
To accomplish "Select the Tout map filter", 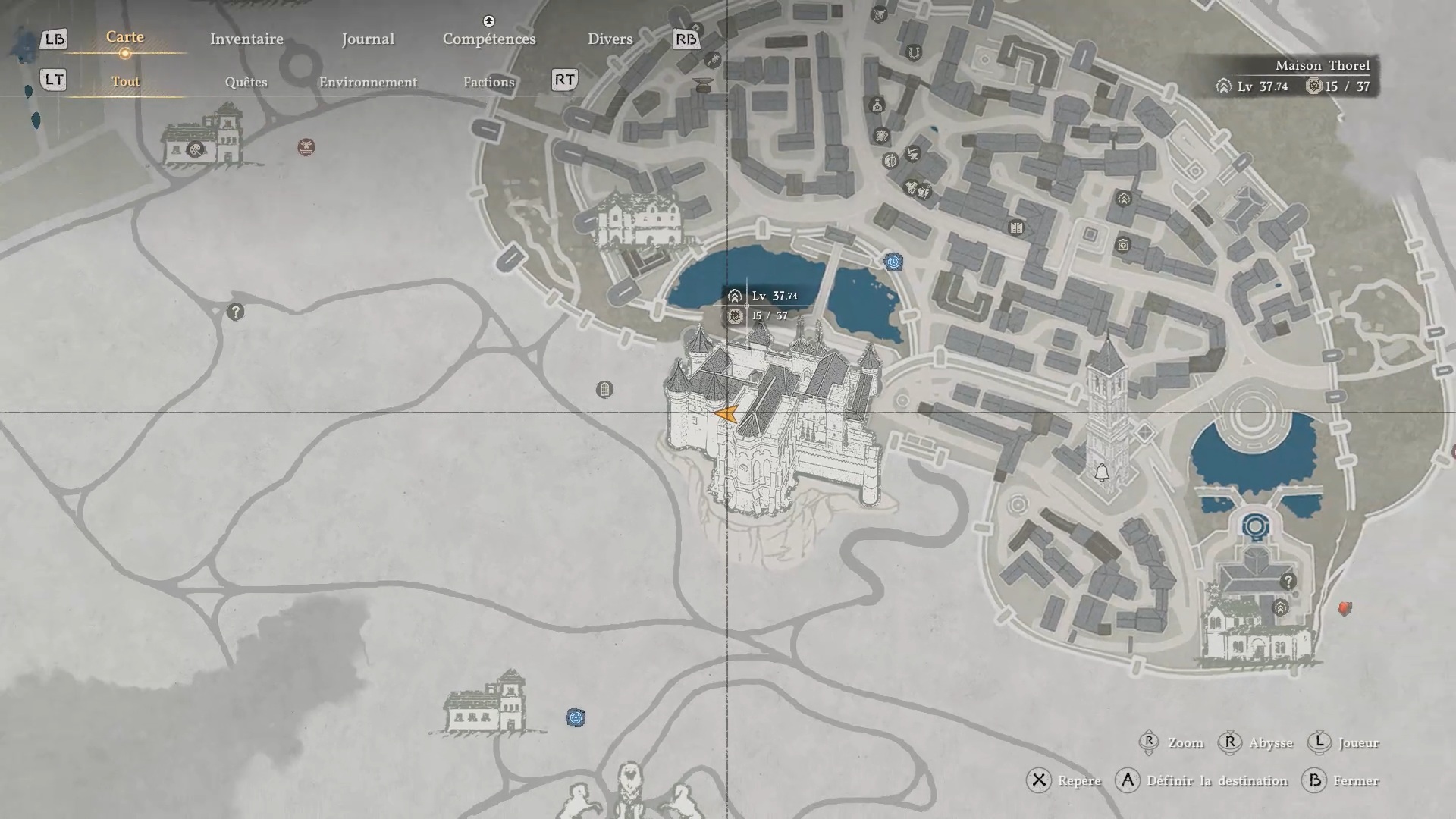I will click(x=125, y=82).
